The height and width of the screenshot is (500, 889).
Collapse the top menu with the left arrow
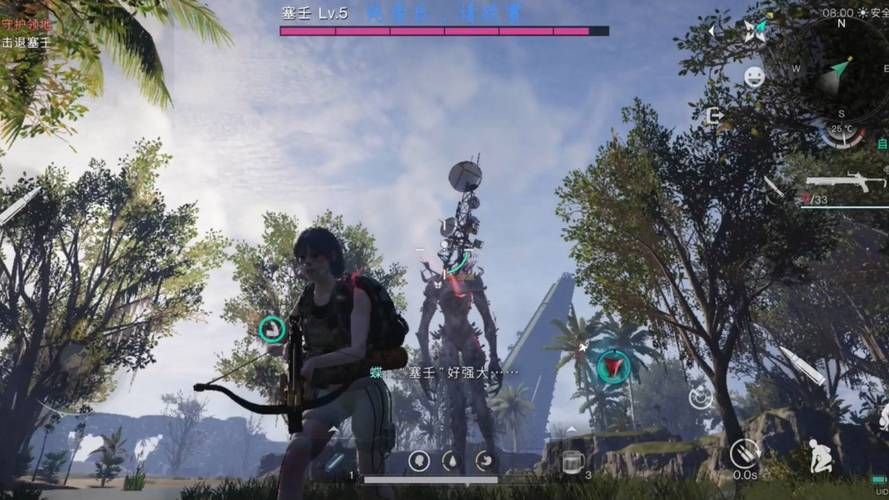coord(712,31)
